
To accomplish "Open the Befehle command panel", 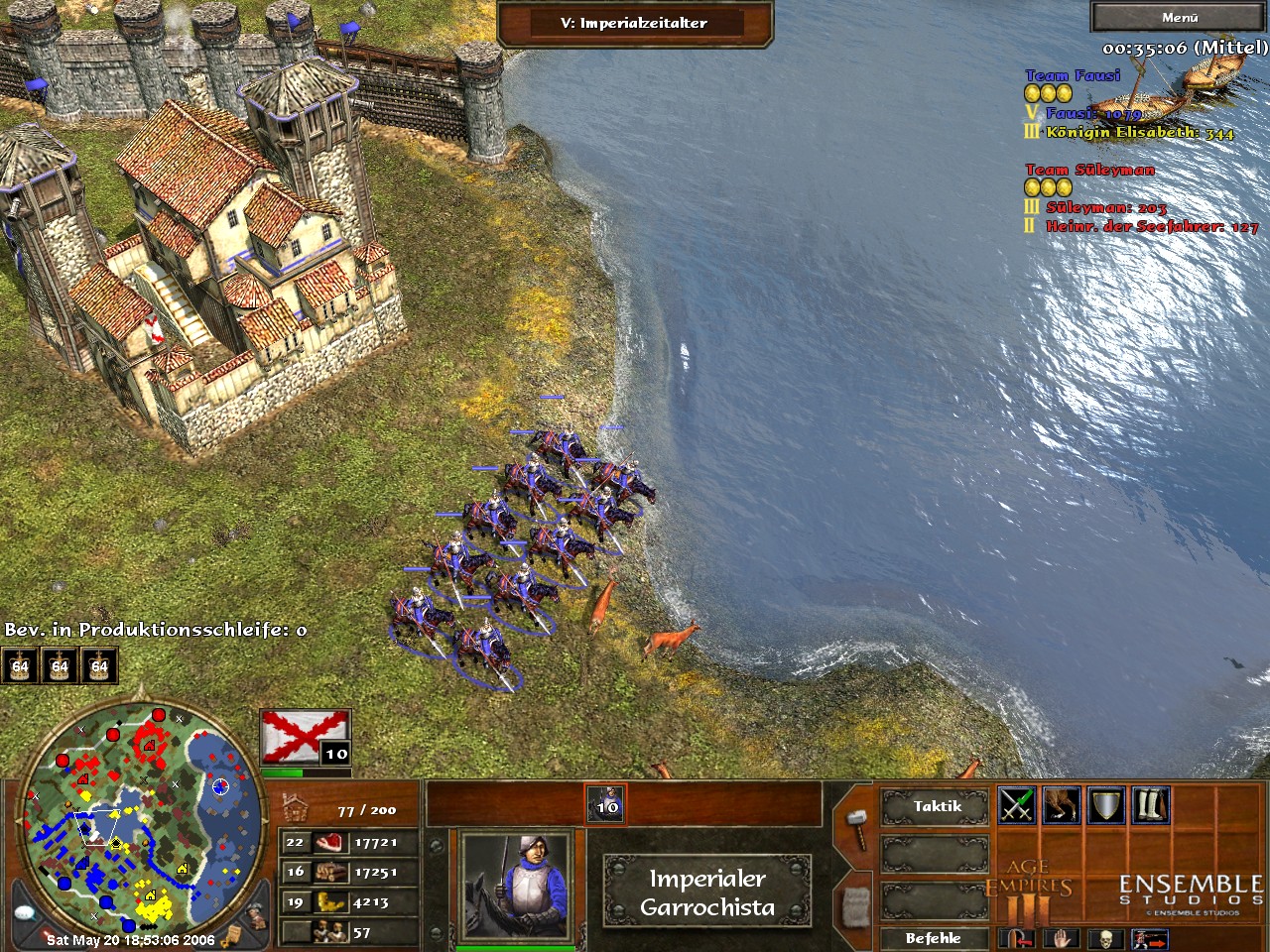I will tap(933, 937).
